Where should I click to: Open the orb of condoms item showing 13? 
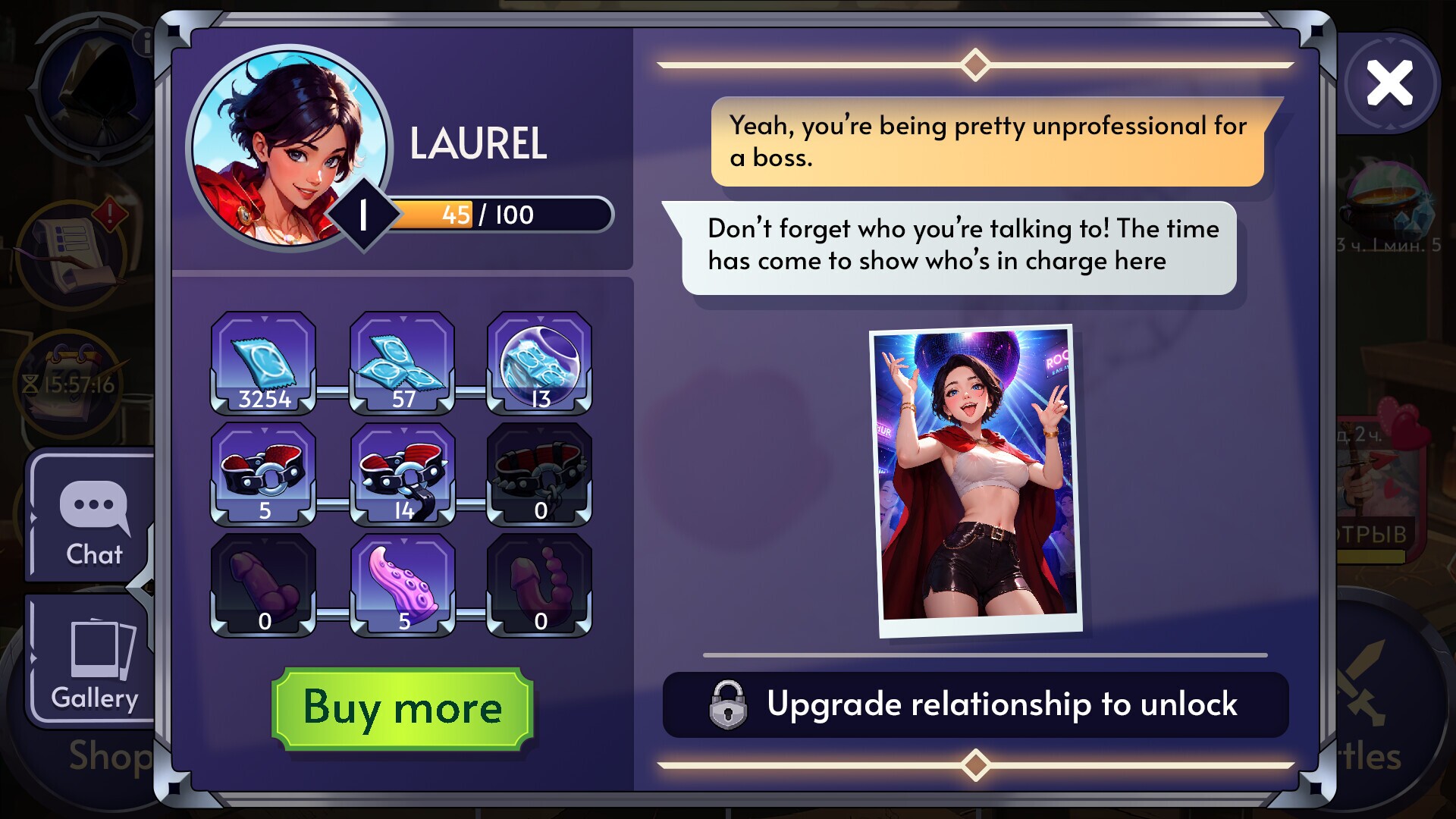pos(540,362)
